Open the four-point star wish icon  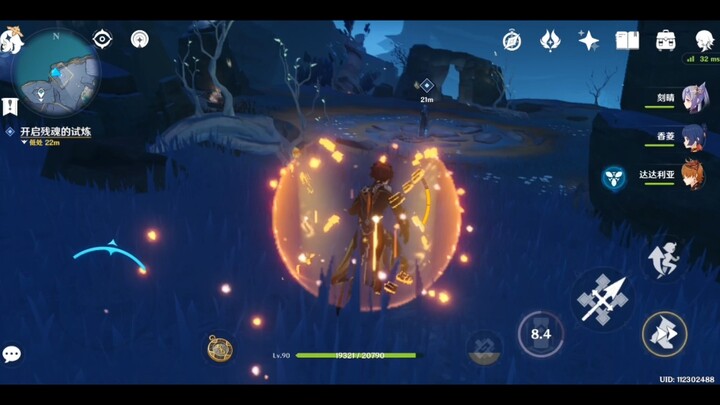(x=589, y=41)
